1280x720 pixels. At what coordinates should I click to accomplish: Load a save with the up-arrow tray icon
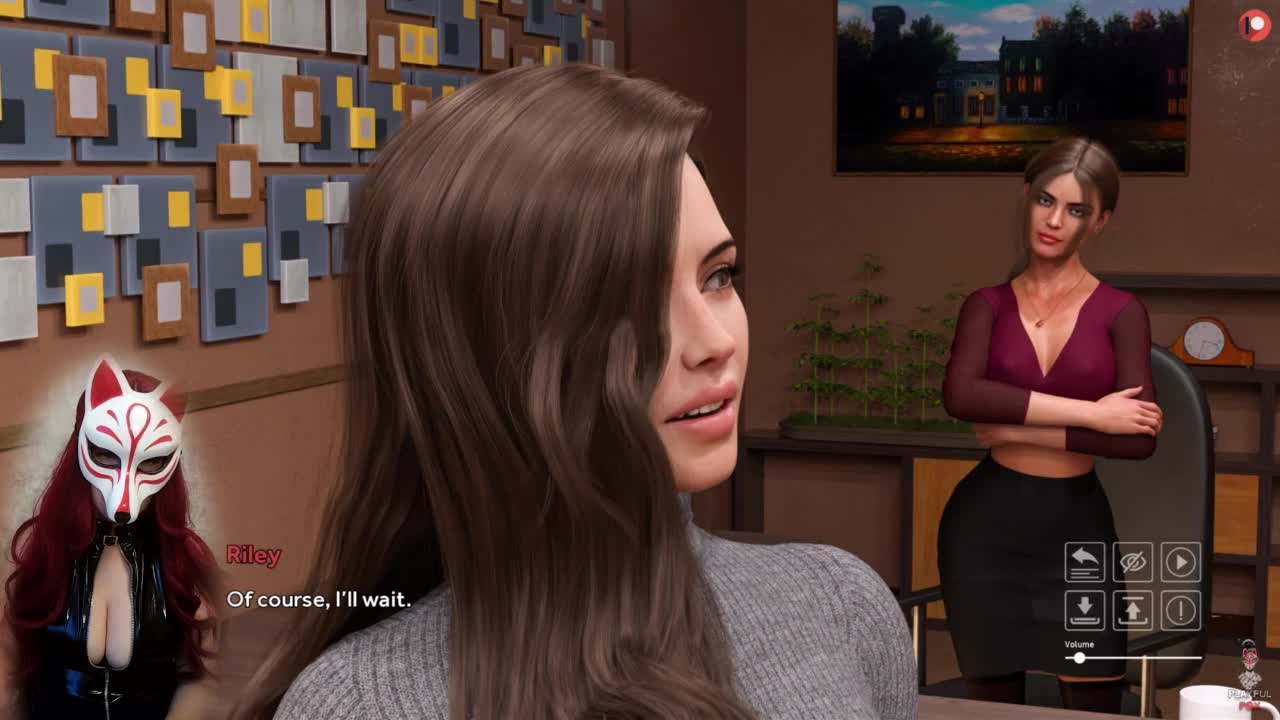(1133, 610)
